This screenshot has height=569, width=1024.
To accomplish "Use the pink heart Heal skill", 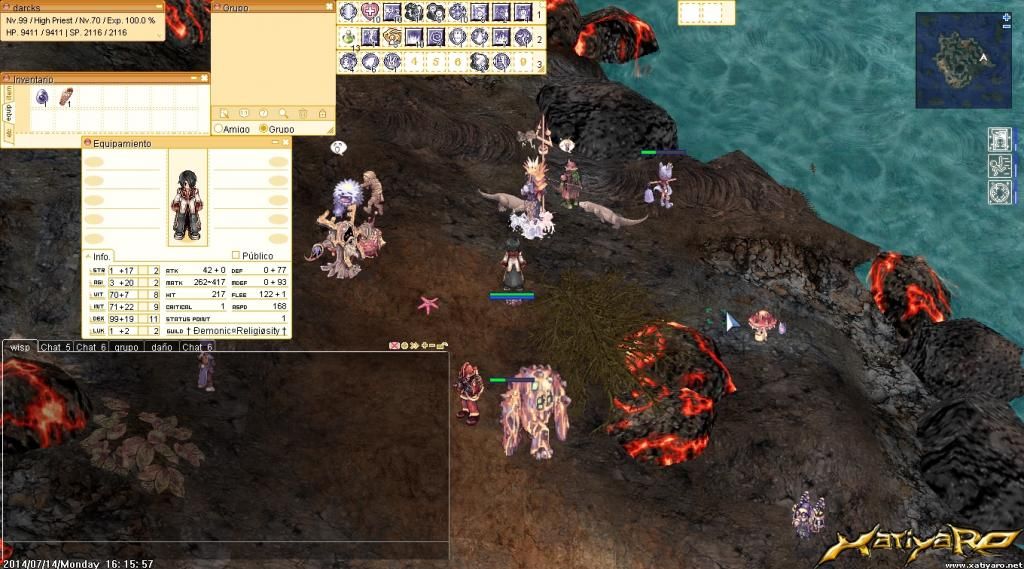I will pos(371,12).
